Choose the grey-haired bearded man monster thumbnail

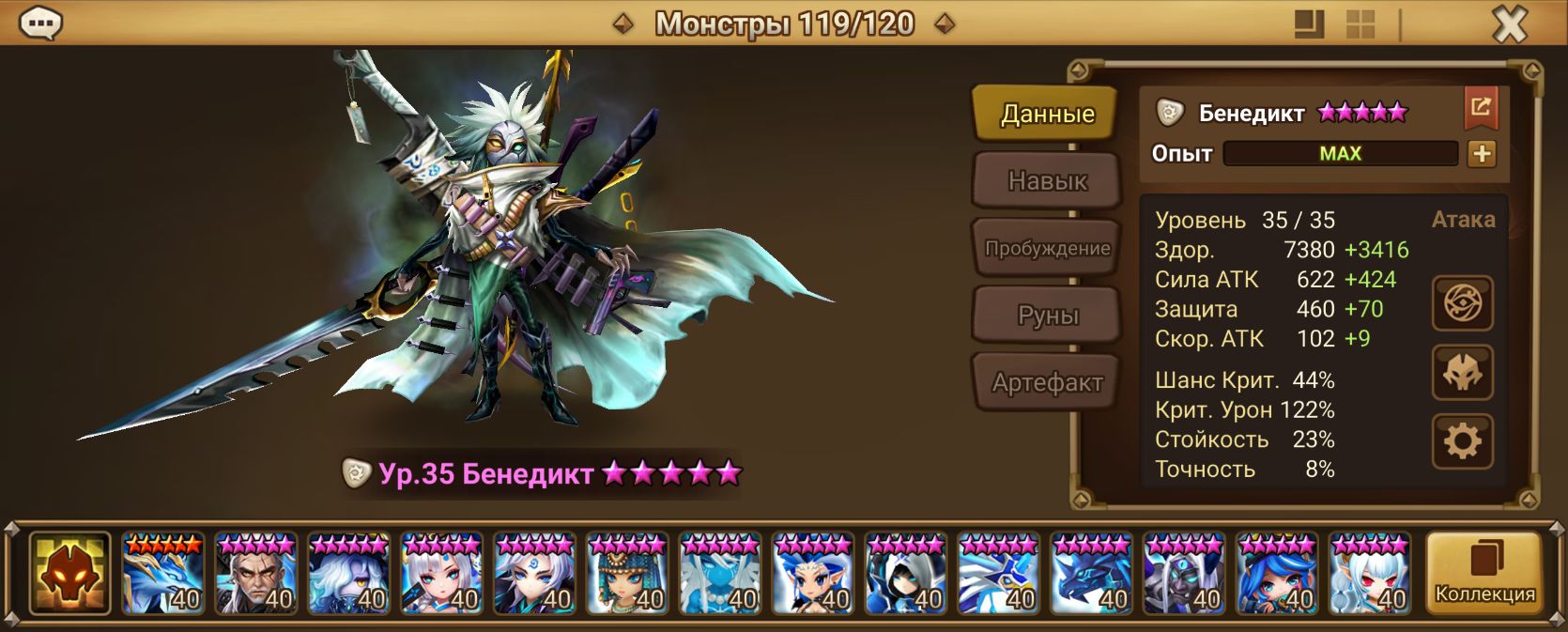click(255, 574)
